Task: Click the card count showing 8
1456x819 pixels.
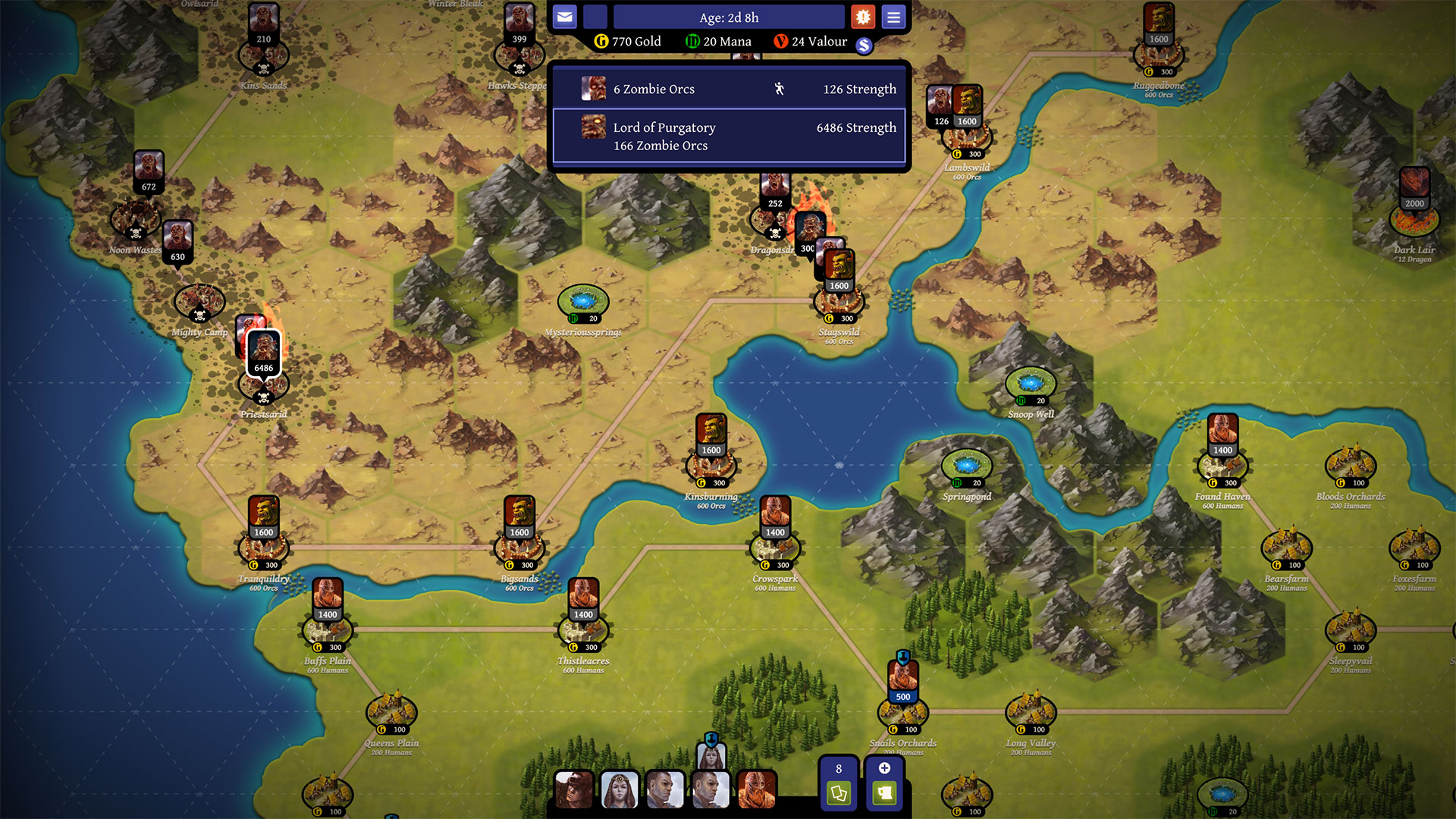Action: coord(838,768)
